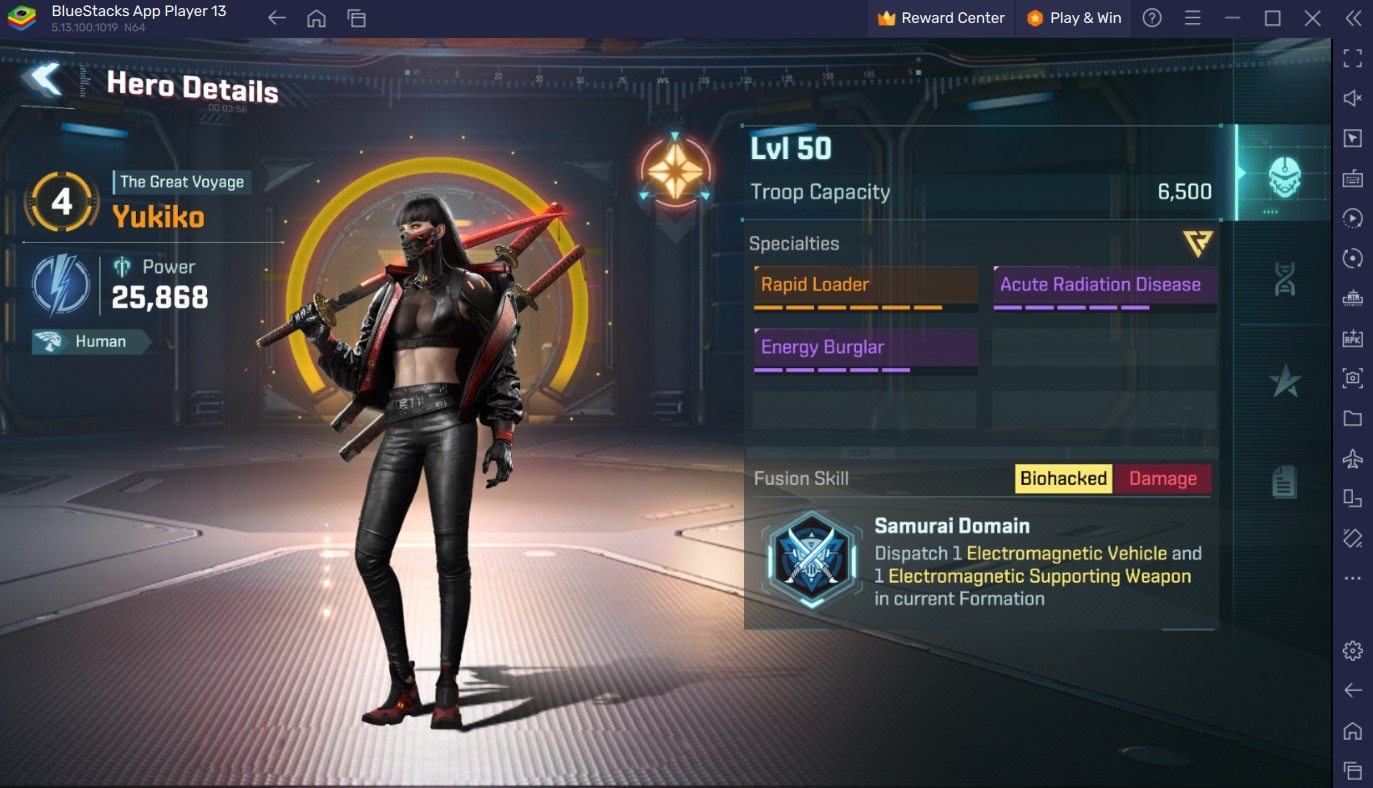Image resolution: width=1373 pixels, height=788 pixels.
Task: Open the Samurai Domain fusion skill icon
Action: coord(810,561)
